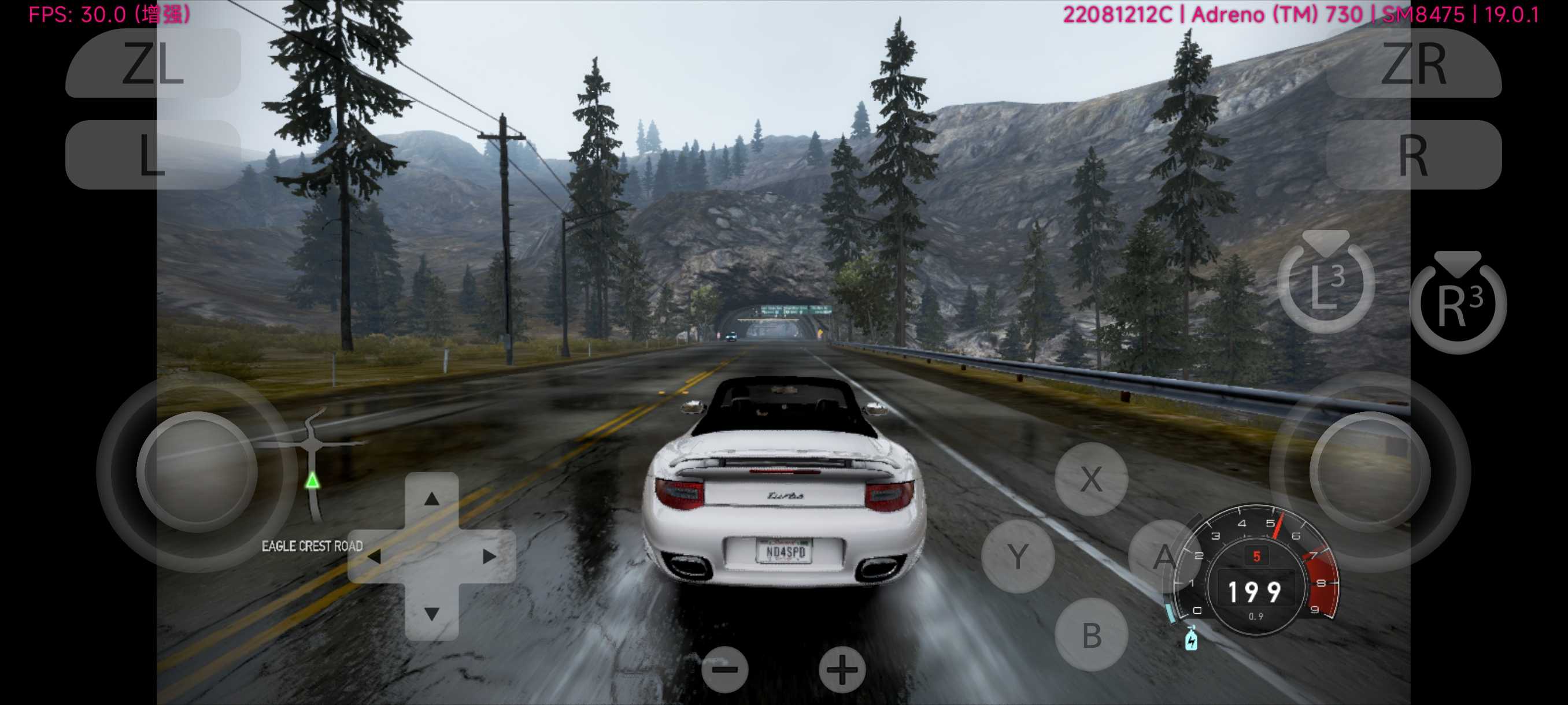Tap the B face button

point(1091,634)
